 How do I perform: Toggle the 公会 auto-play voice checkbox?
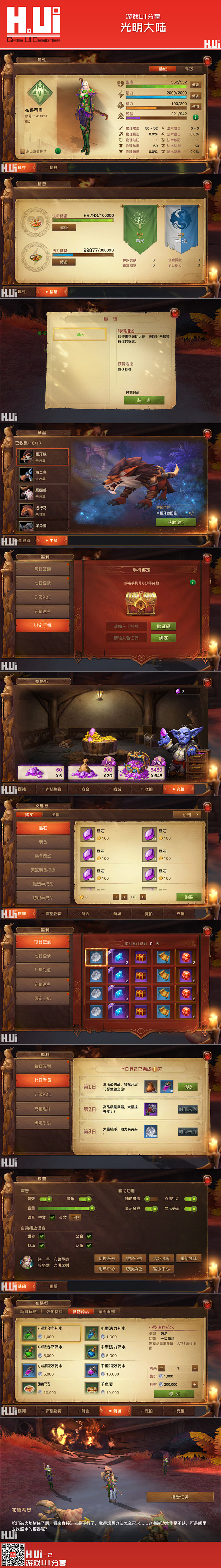coord(89,1236)
